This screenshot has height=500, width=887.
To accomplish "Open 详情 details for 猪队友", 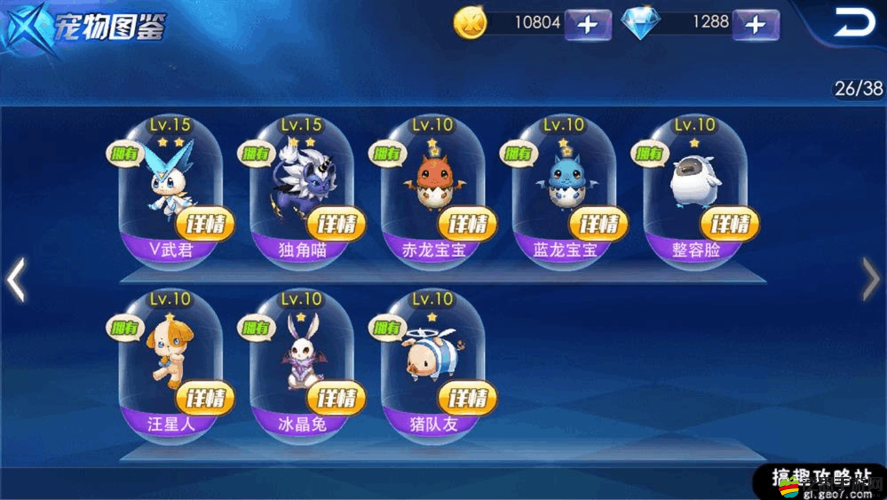I will click(x=468, y=397).
